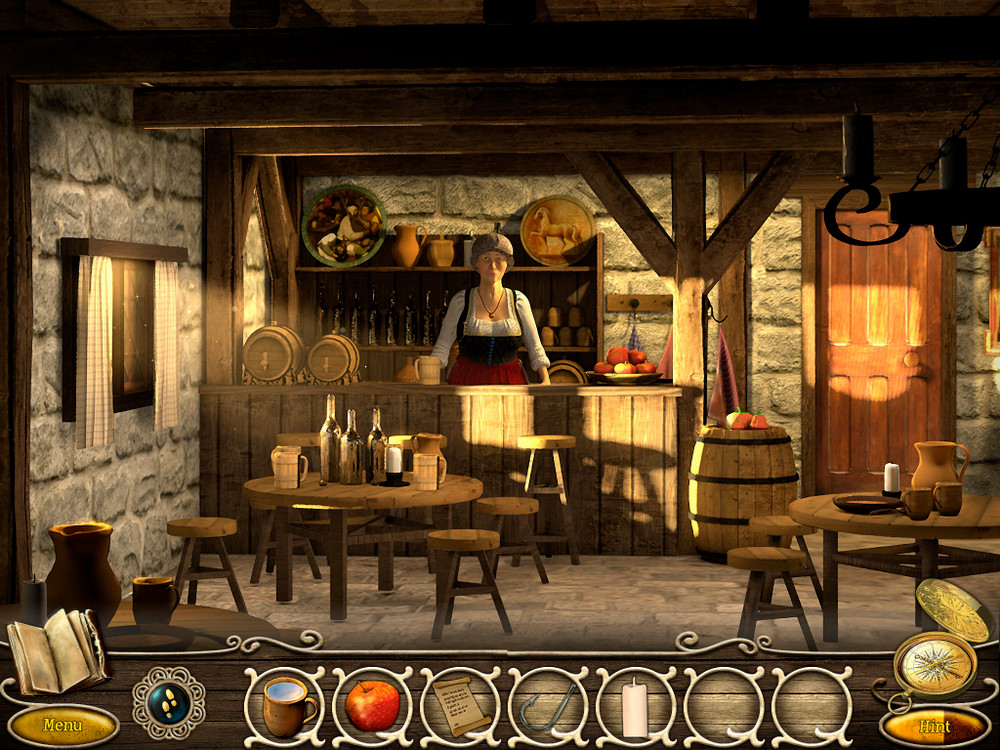This screenshot has height=750, width=1000.
Task: Use the Hint button
Action: tap(935, 726)
